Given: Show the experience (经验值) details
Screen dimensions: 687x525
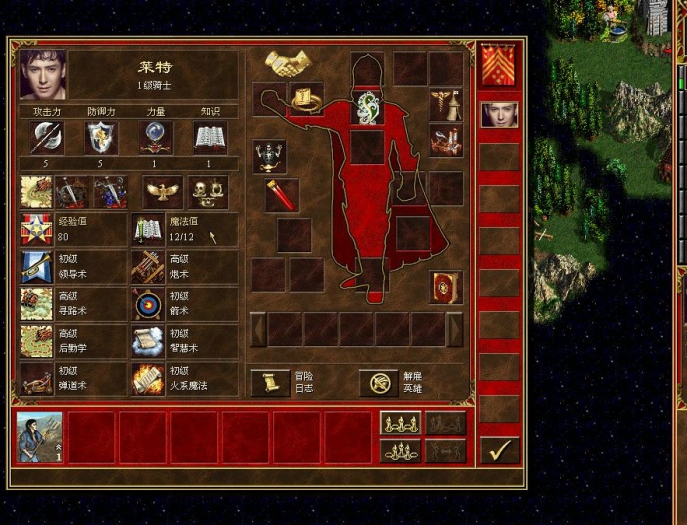Looking at the screenshot, I should [38, 229].
